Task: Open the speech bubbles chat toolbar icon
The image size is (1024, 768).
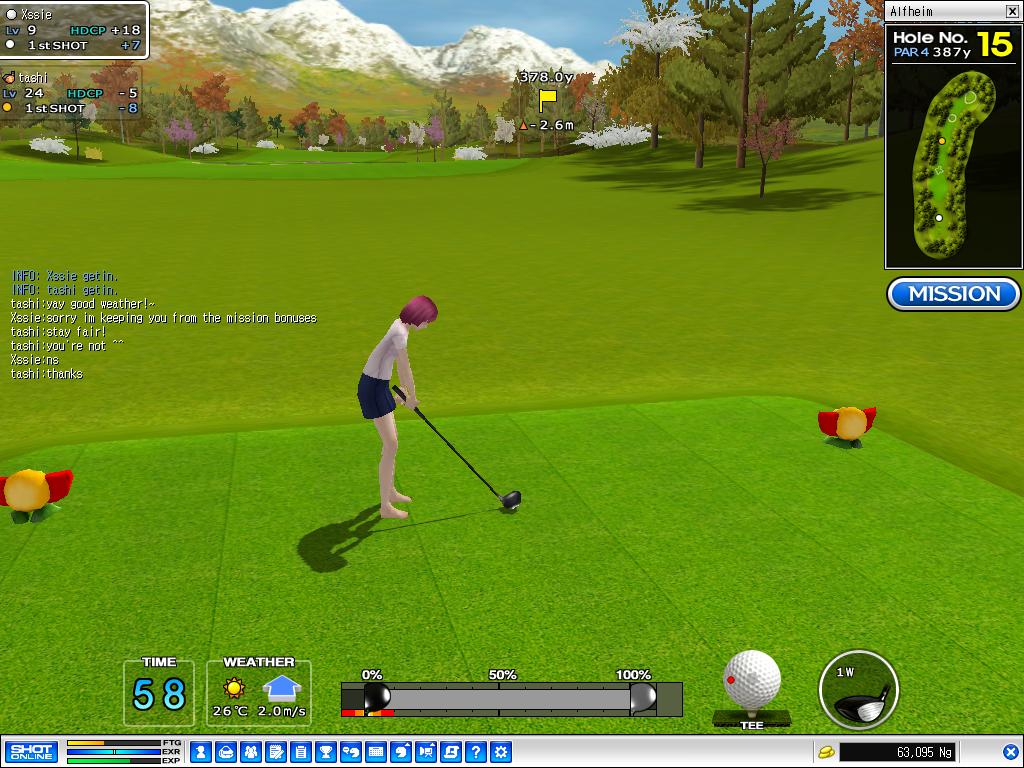Action: tap(350, 751)
